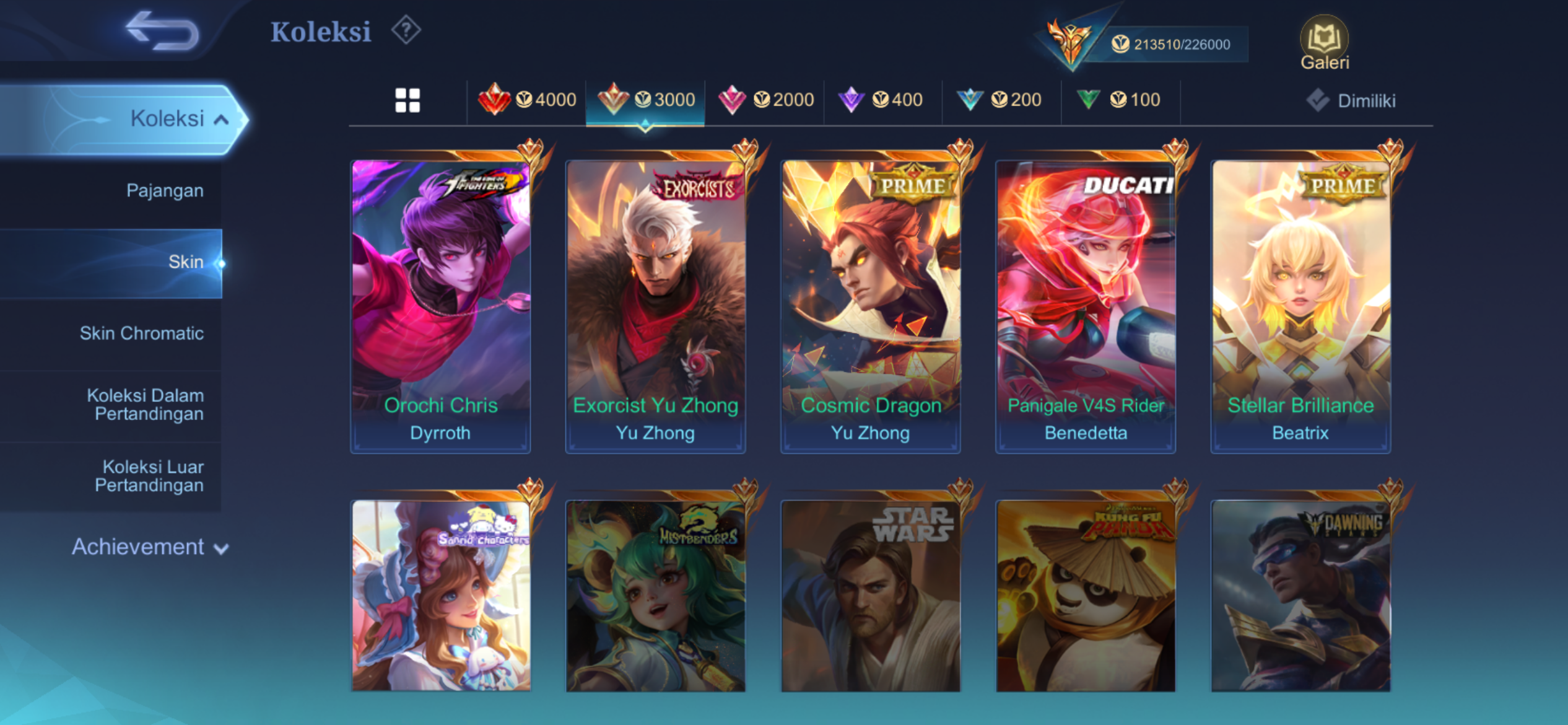
Task: Open the Galeri gallery
Action: click(x=1324, y=43)
